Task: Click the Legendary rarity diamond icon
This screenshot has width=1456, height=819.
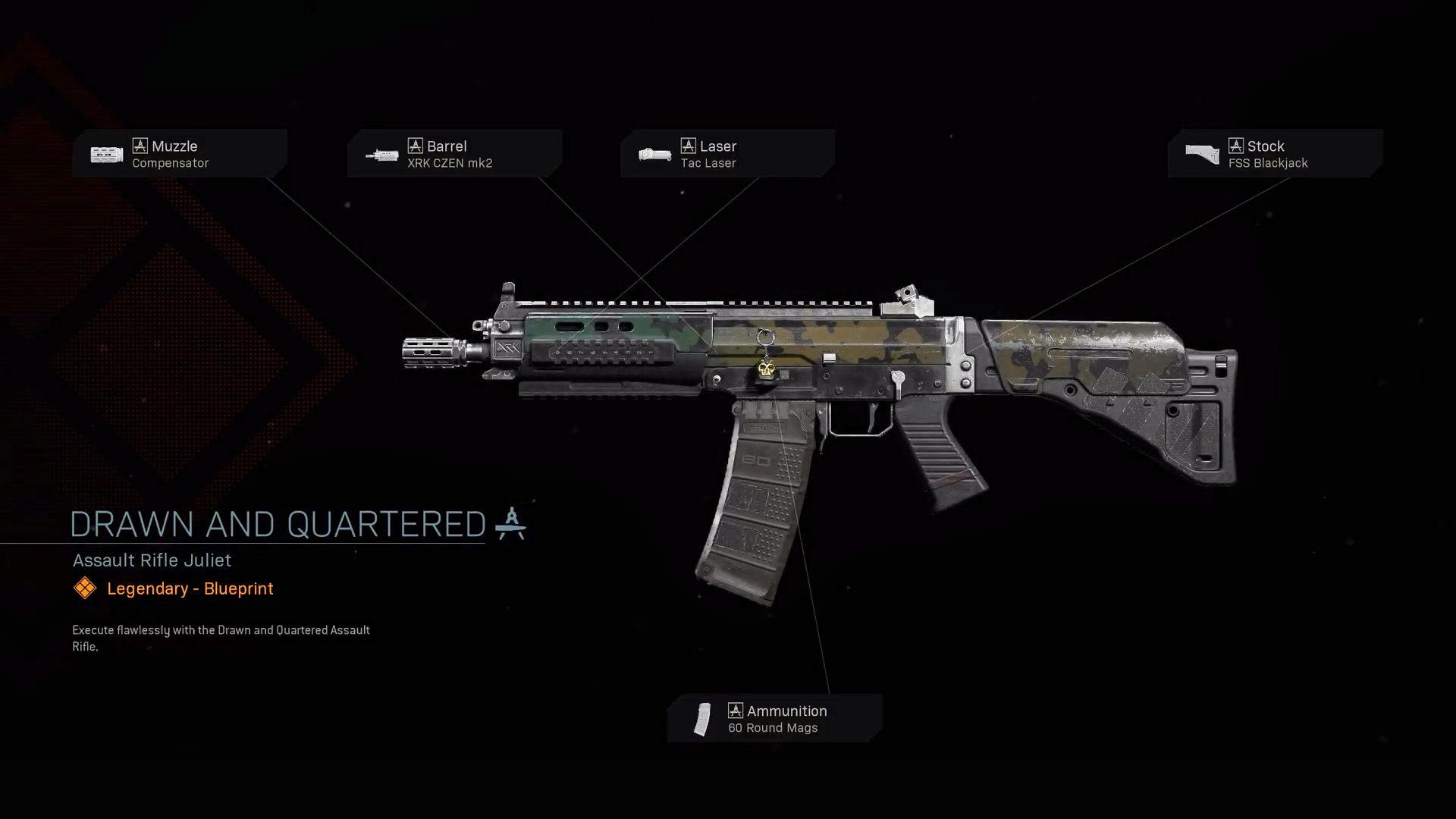Action: tap(84, 588)
